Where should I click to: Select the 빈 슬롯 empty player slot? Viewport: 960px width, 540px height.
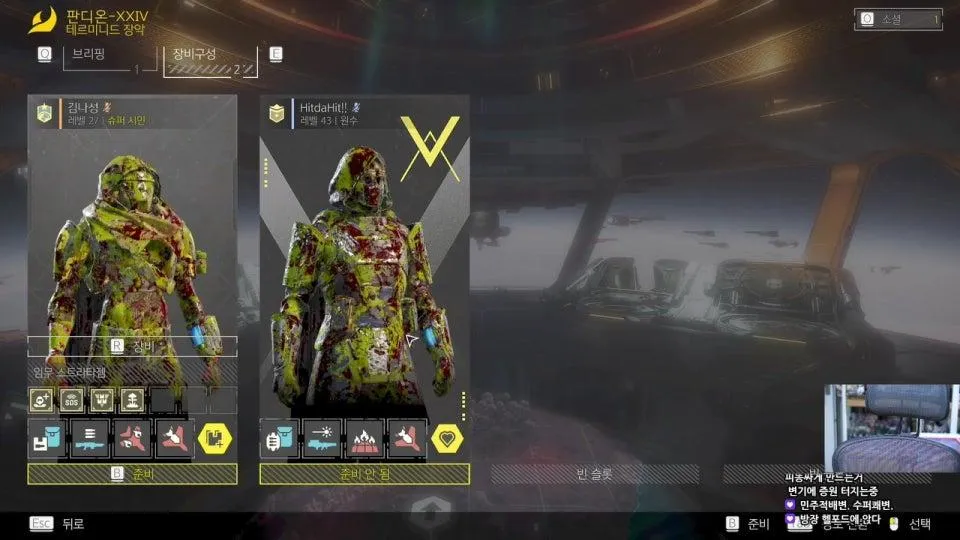595,474
